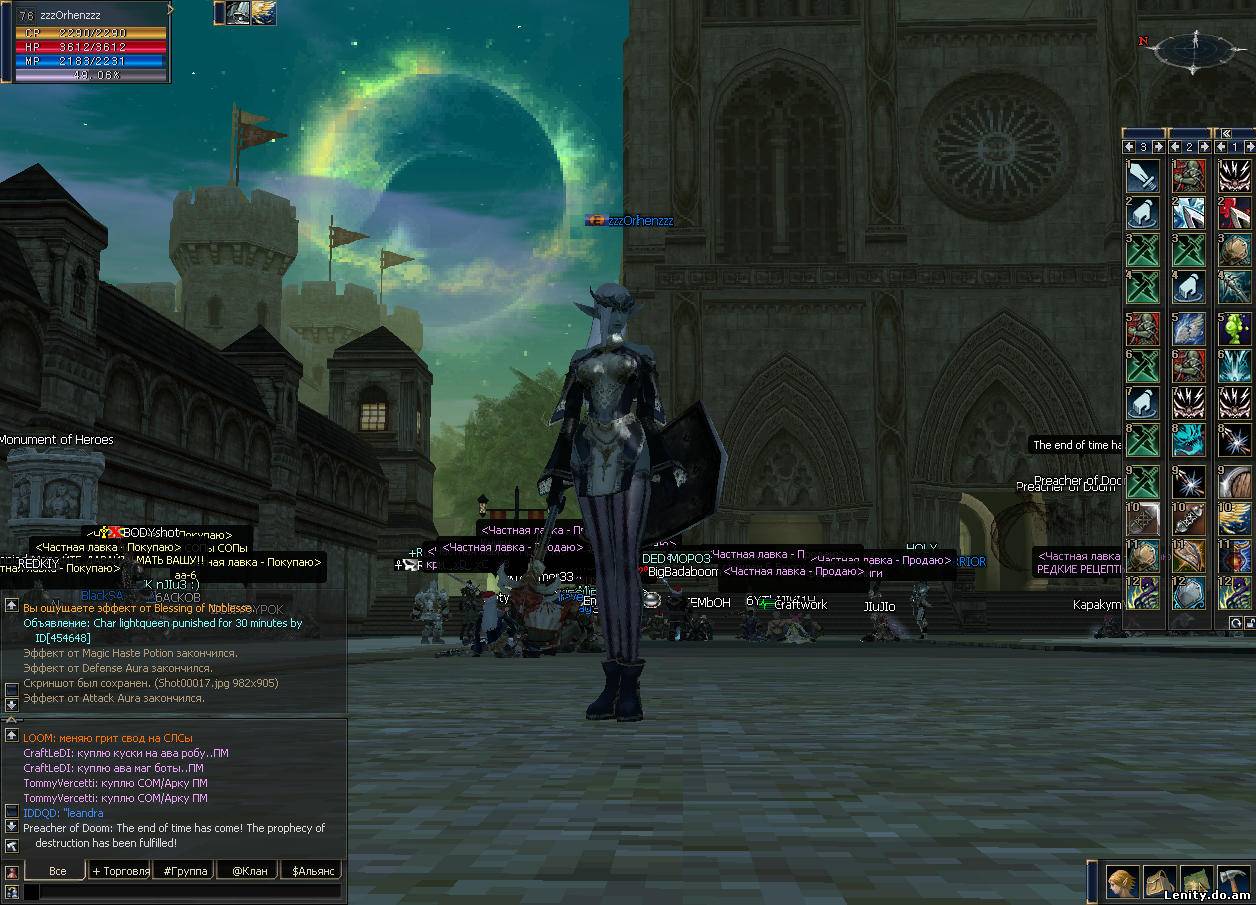Use the round wooden shield skill
1256x905 pixels.
[x=1234, y=480]
